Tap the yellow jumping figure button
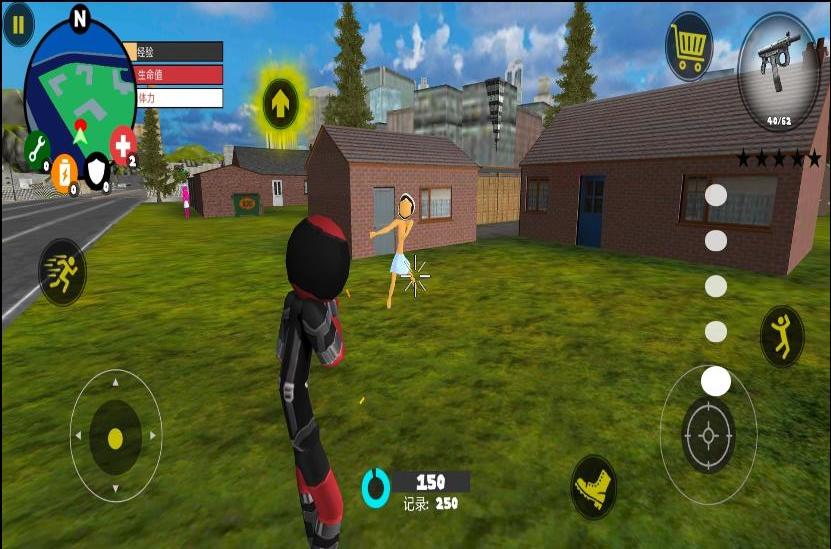 (782, 335)
